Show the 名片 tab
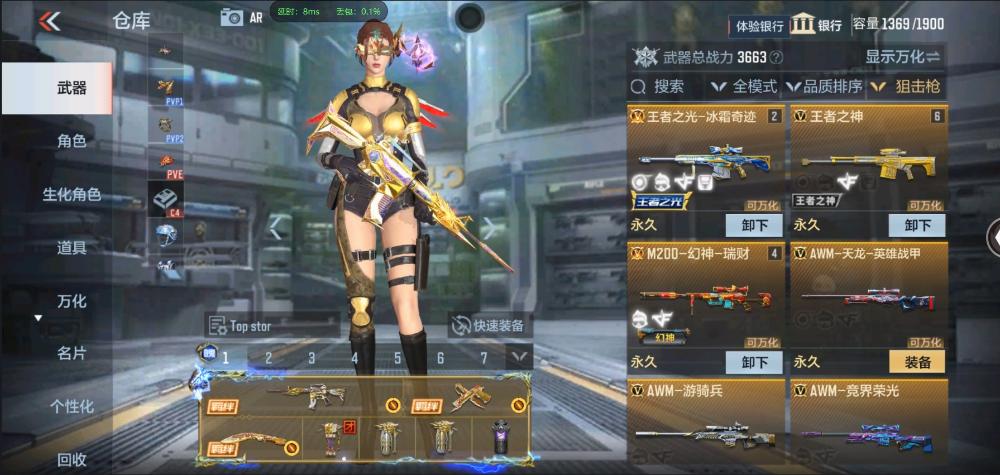Screen dimensions: 1000x475 [x=71, y=353]
